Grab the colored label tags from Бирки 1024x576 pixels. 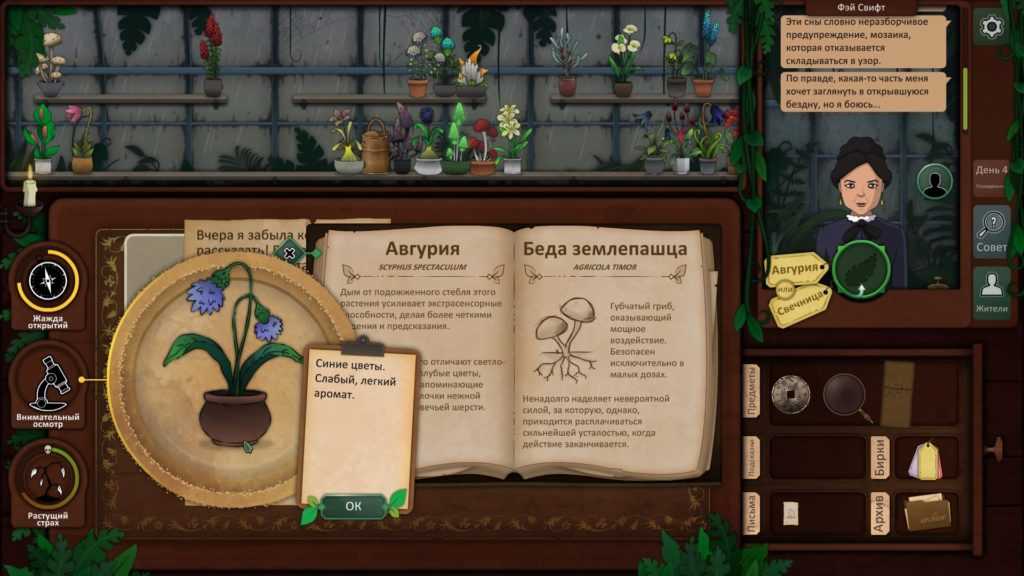coord(926,461)
